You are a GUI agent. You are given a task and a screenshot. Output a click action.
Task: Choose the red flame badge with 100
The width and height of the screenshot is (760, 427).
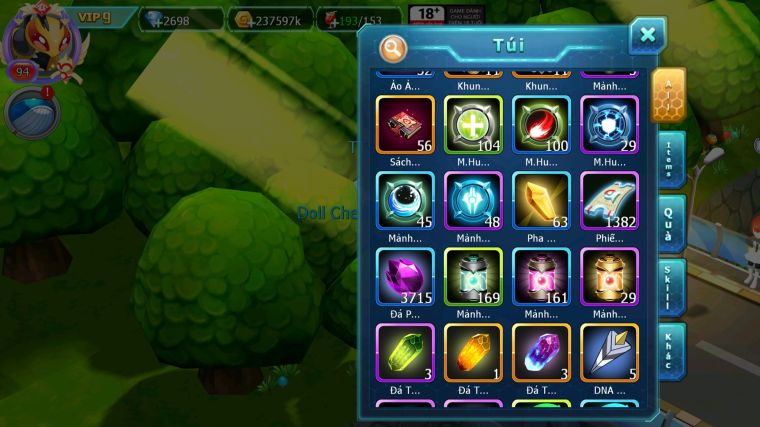(541, 124)
